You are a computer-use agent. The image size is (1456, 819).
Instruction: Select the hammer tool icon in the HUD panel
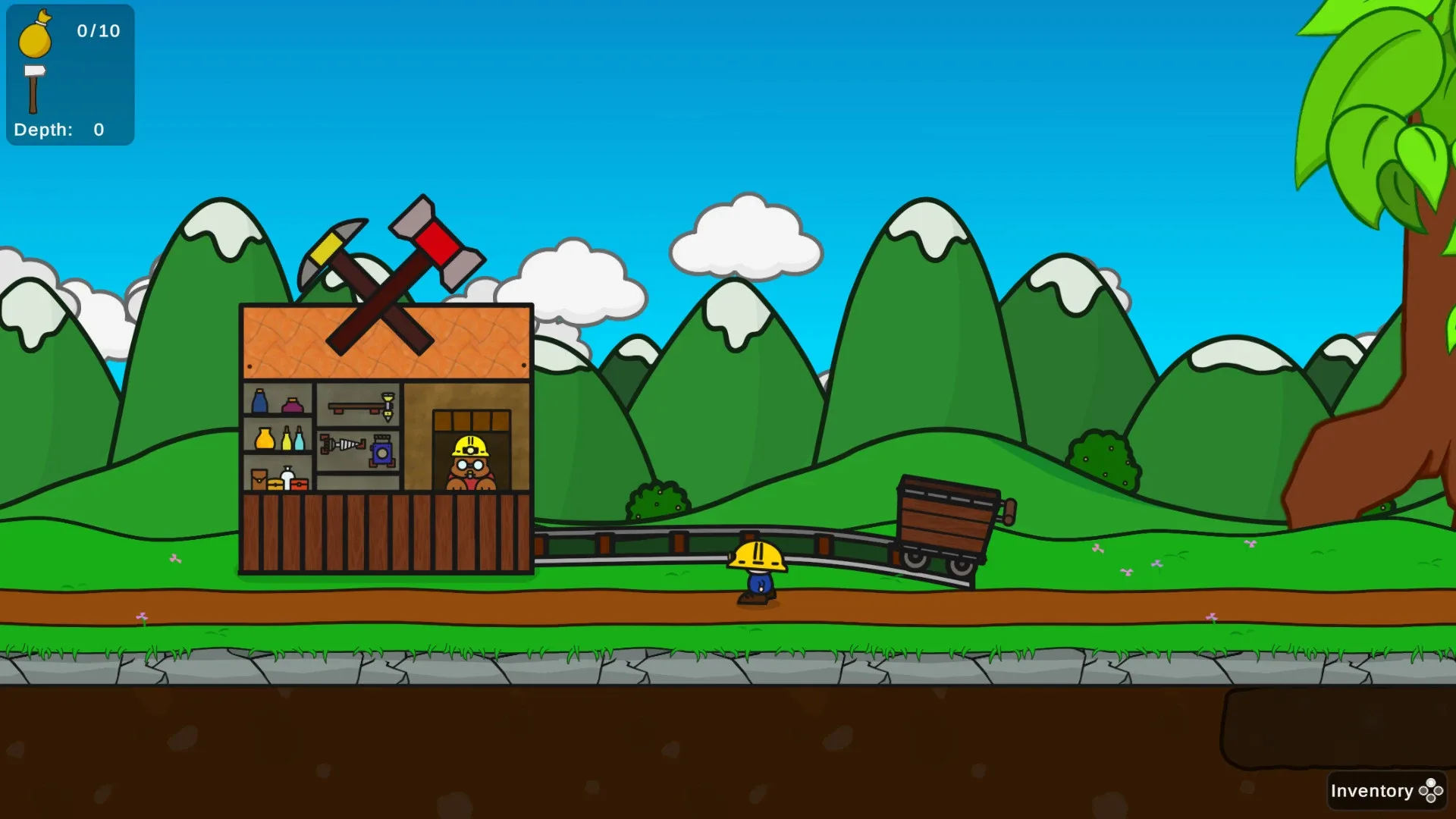(x=36, y=83)
